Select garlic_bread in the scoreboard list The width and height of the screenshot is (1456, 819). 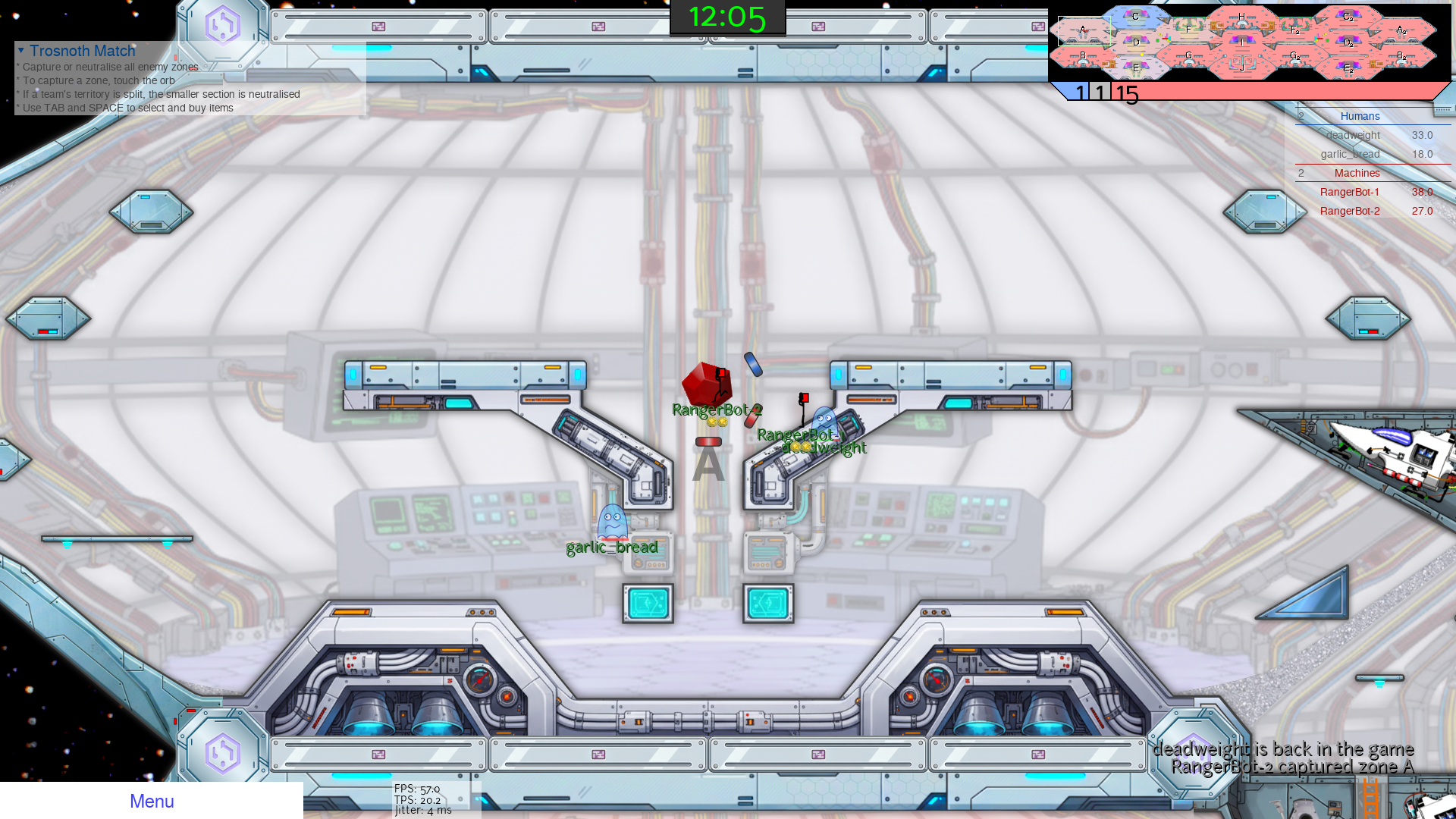1350,154
